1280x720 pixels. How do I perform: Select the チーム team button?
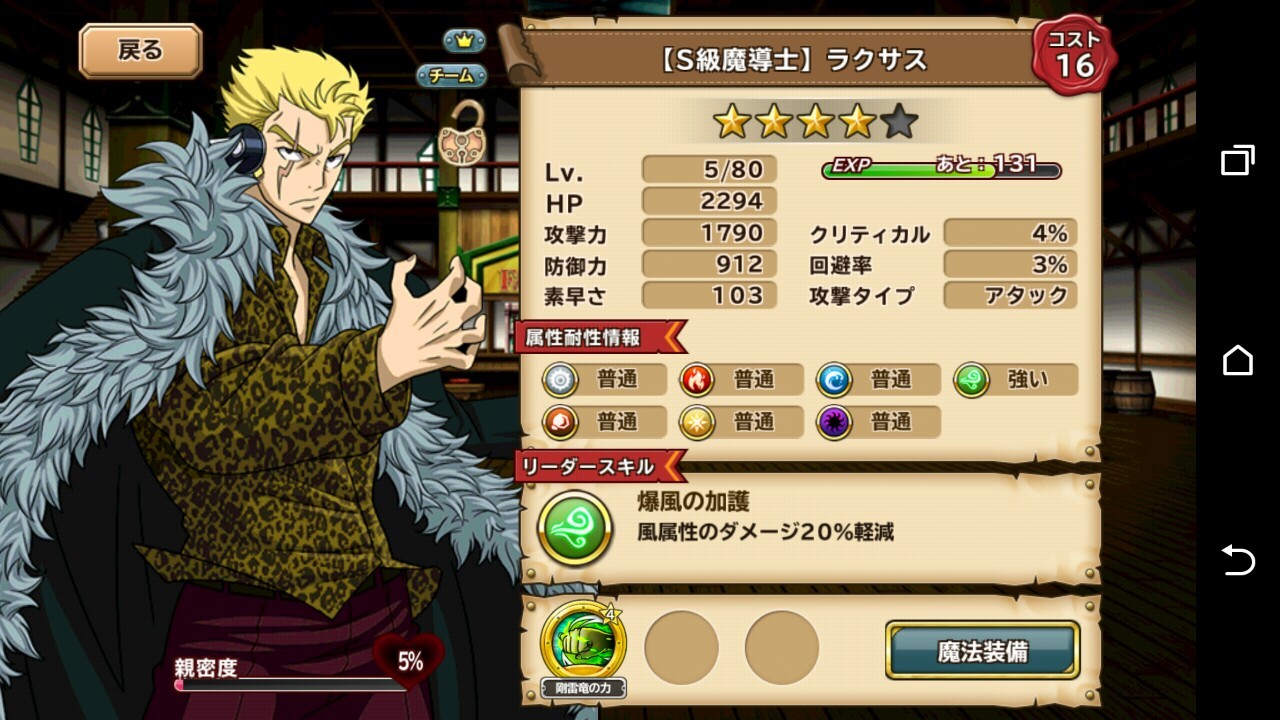[452, 75]
